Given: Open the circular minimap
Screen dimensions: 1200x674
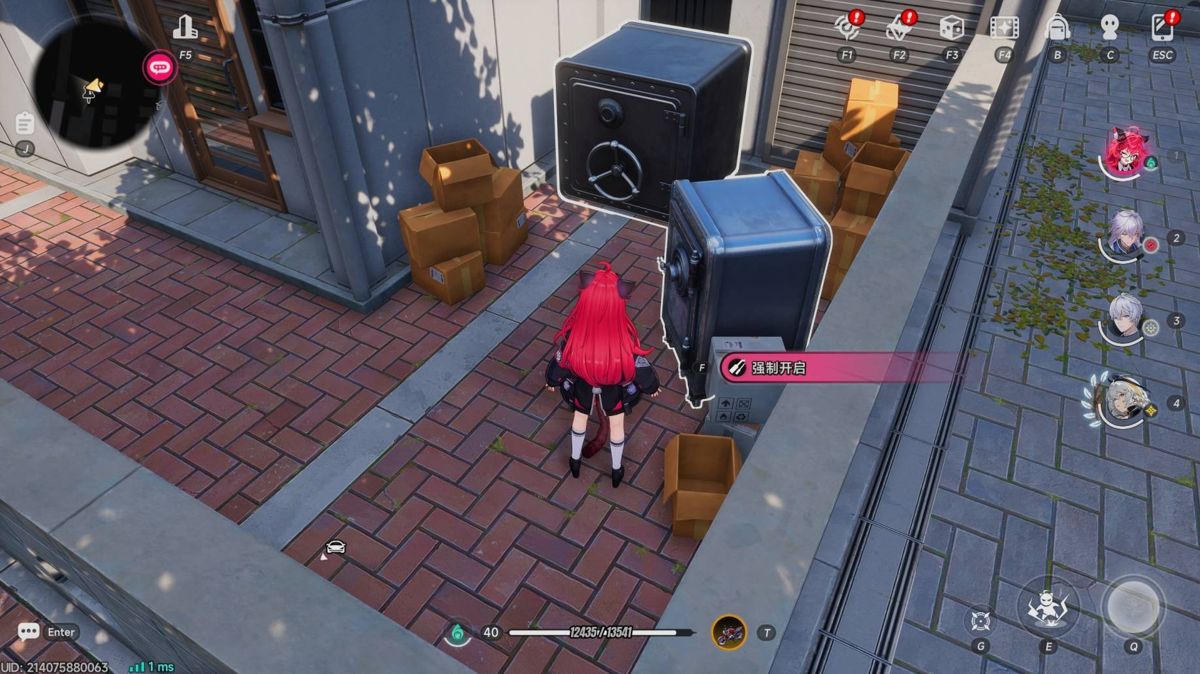Looking at the screenshot, I should pos(90,85).
